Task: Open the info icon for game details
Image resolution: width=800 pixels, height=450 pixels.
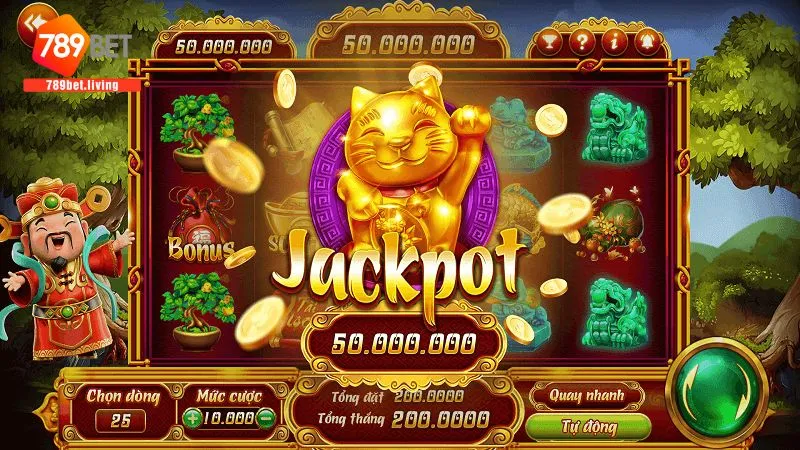Action: click(616, 43)
